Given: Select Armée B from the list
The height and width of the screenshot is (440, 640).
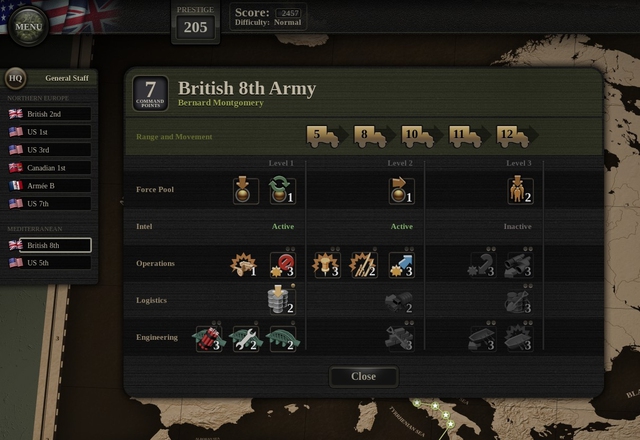Looking at the screenshot, I should (49, 186).
